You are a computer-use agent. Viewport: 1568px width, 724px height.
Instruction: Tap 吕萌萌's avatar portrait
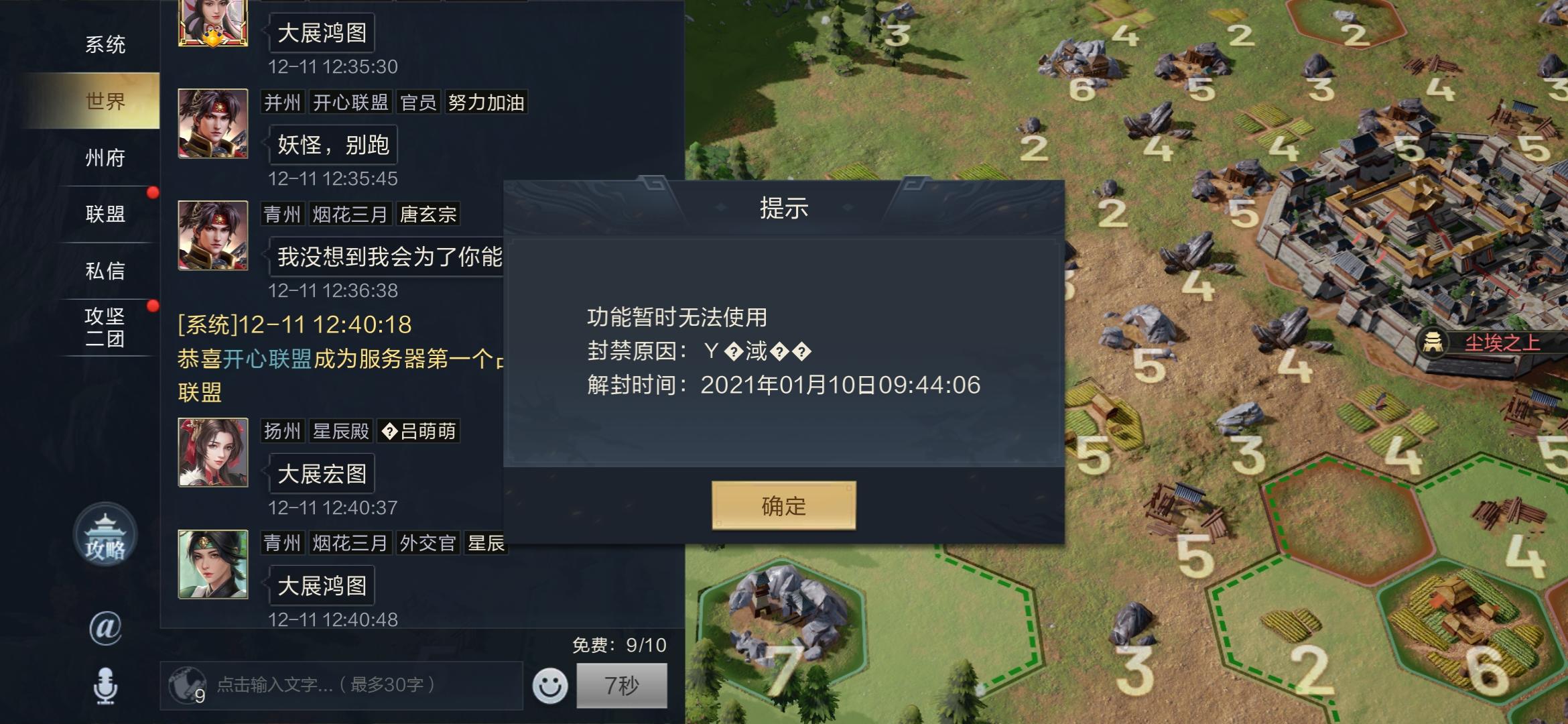click(212, 453)
